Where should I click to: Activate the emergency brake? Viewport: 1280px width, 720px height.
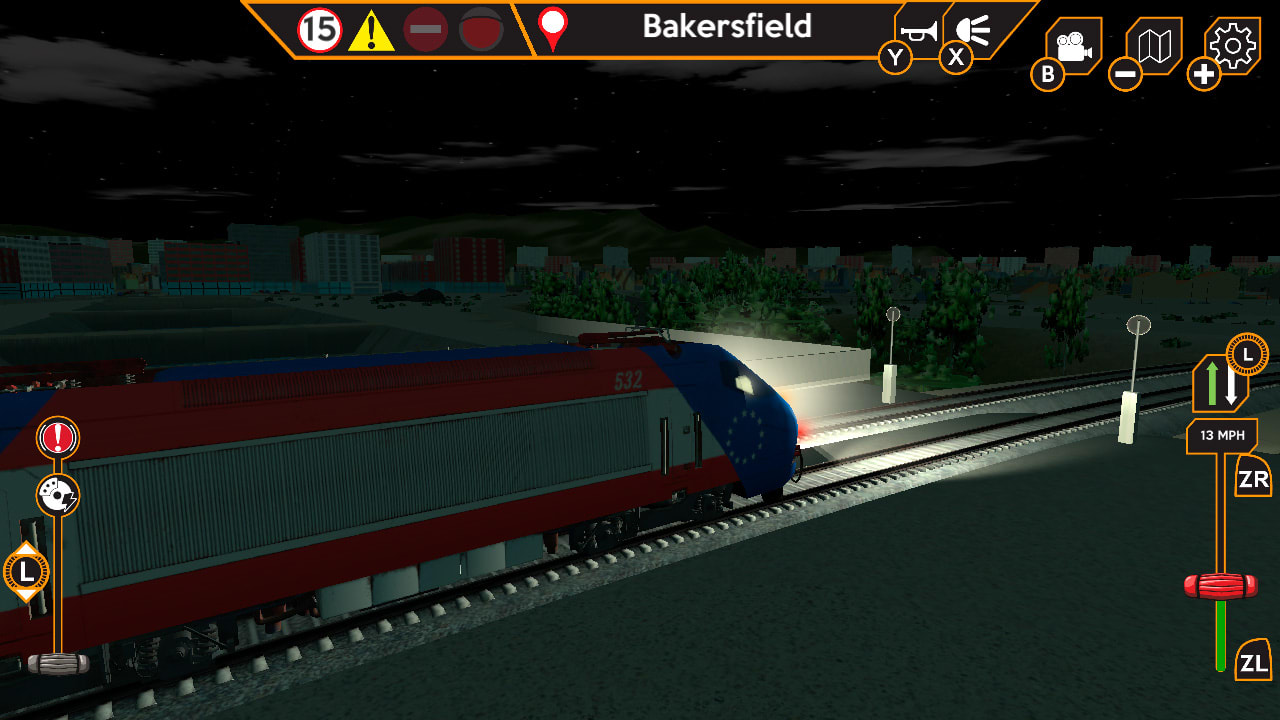pos(57,437)
